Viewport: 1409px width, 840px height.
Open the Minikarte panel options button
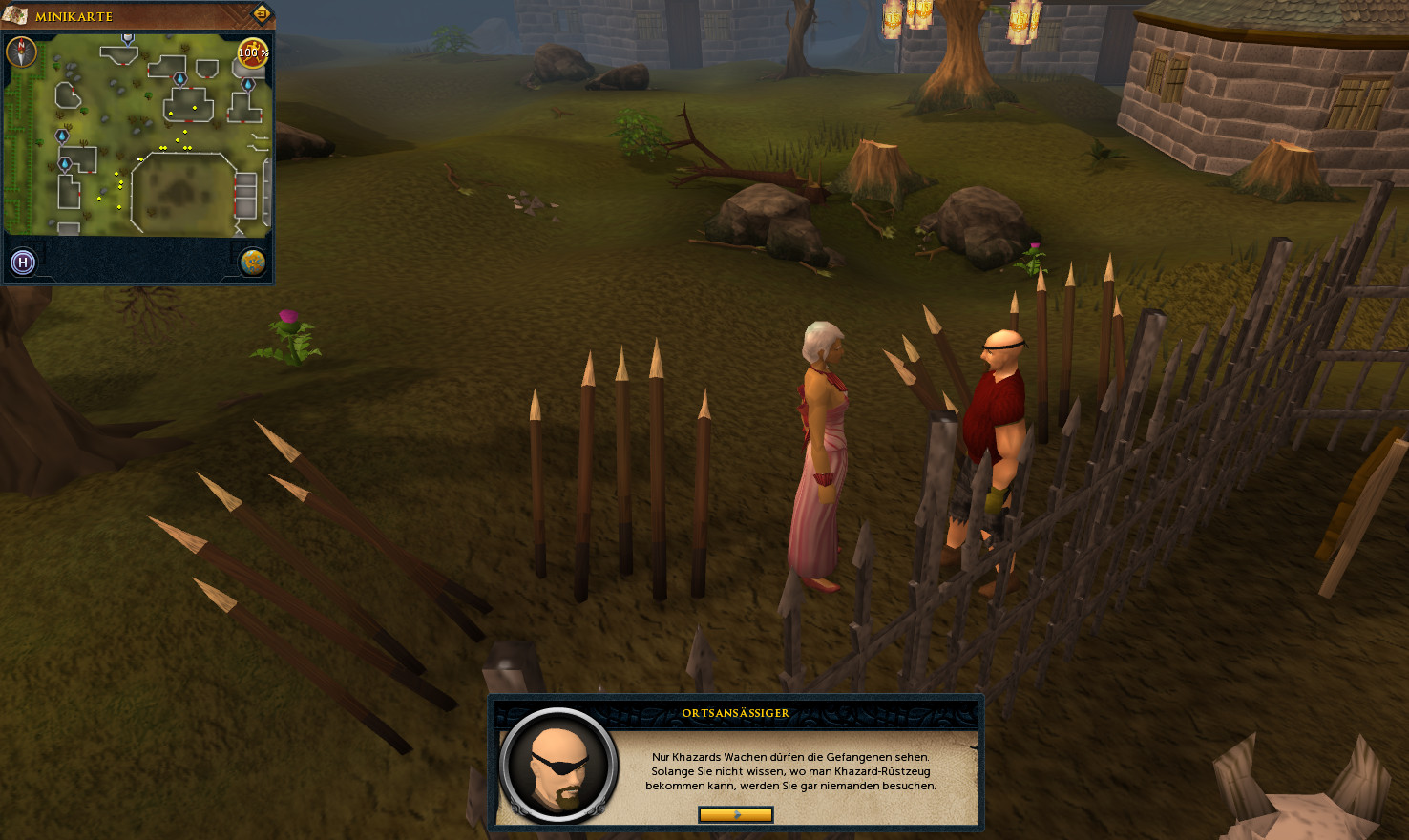click(262, 13)
